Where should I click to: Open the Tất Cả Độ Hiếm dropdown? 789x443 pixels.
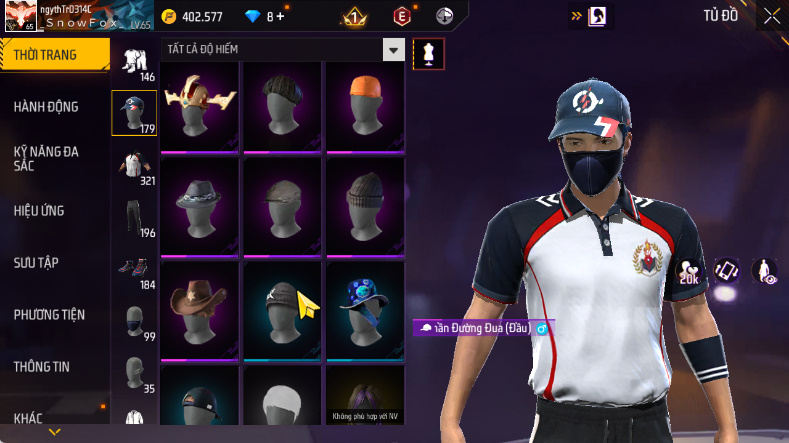tap(394, 49)
